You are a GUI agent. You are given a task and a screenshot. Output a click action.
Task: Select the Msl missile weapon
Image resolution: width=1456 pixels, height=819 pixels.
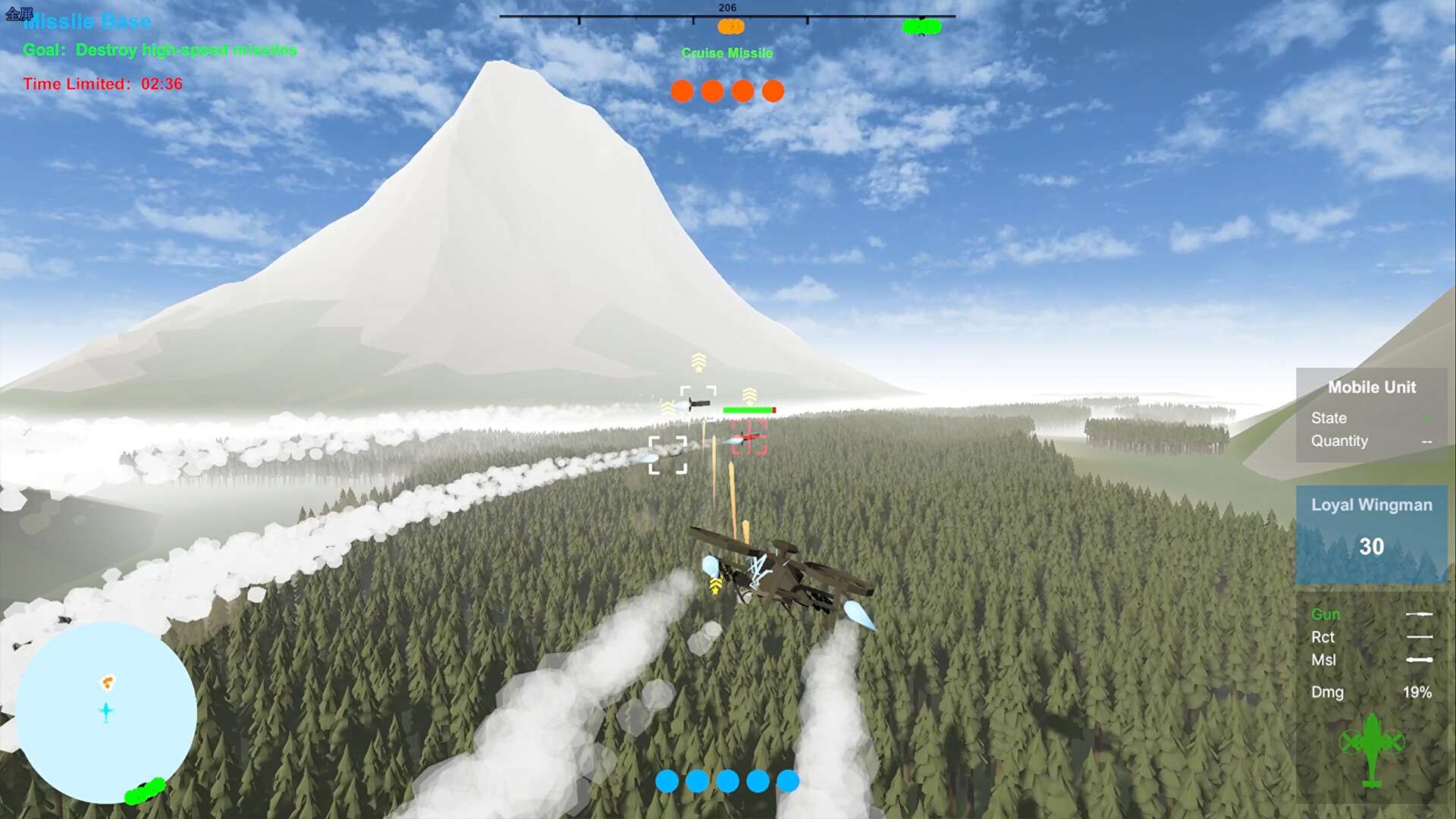pos(1324,660)
